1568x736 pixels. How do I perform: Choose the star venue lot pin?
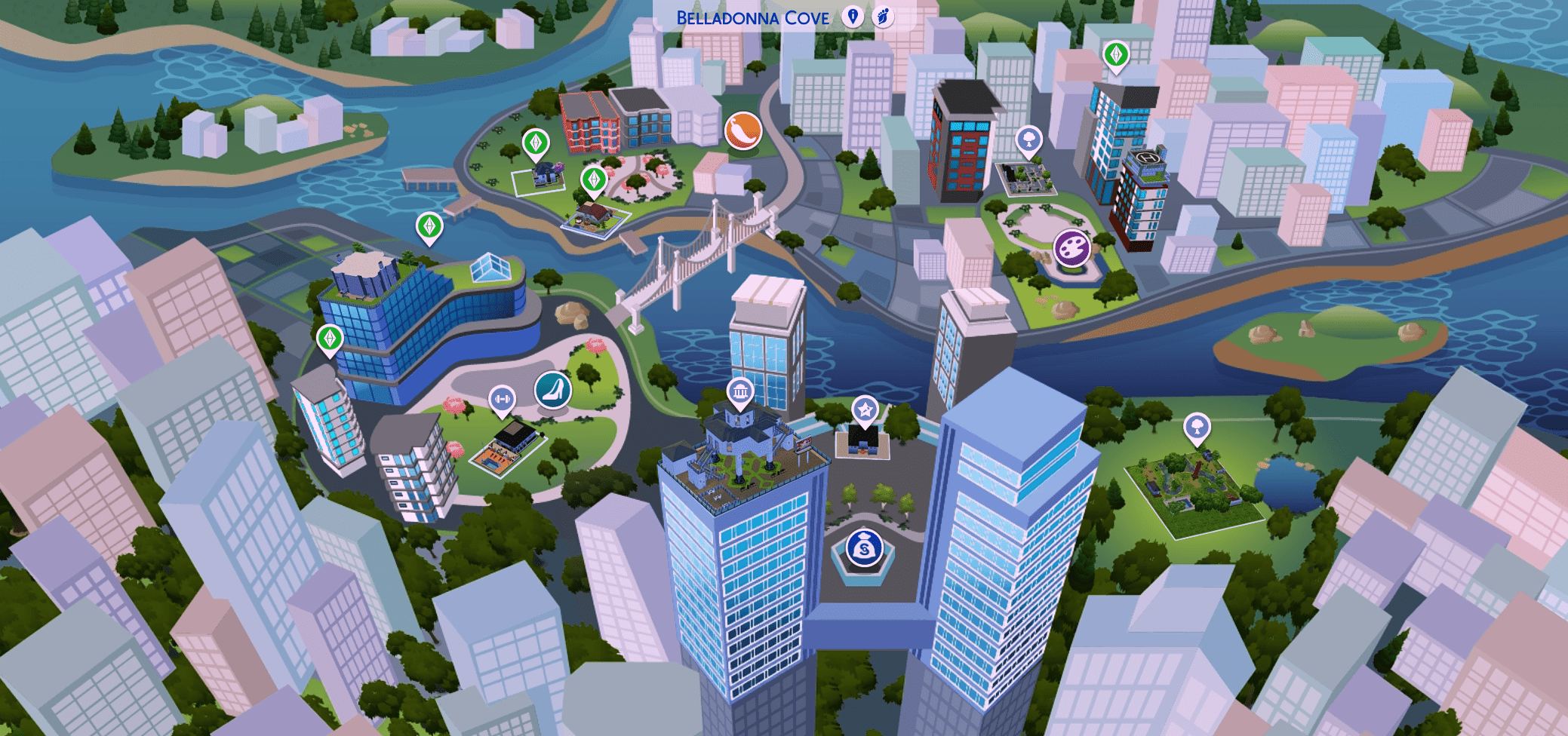[x=865, y=410]
